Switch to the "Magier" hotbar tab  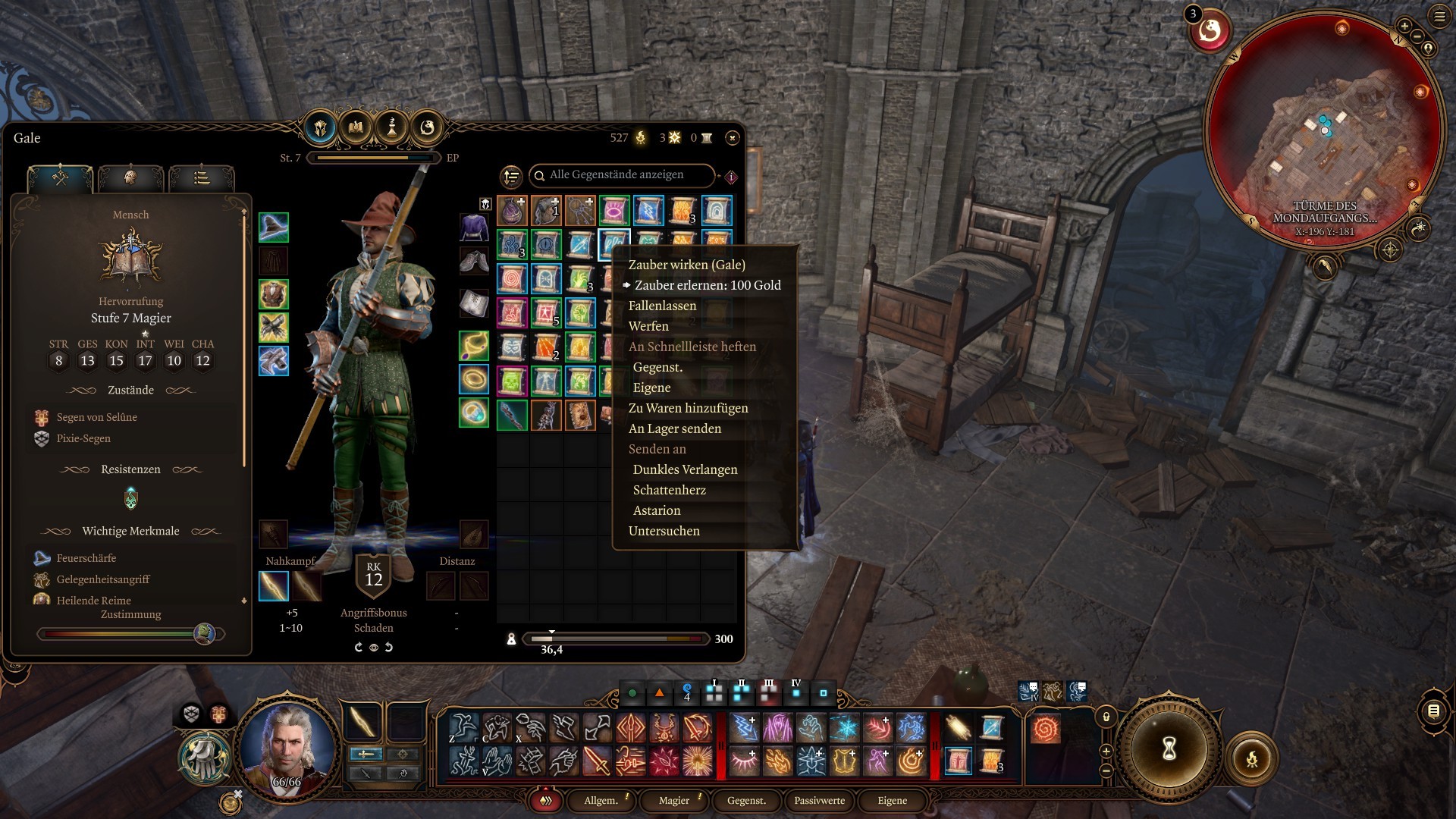[x=674, y=801]
